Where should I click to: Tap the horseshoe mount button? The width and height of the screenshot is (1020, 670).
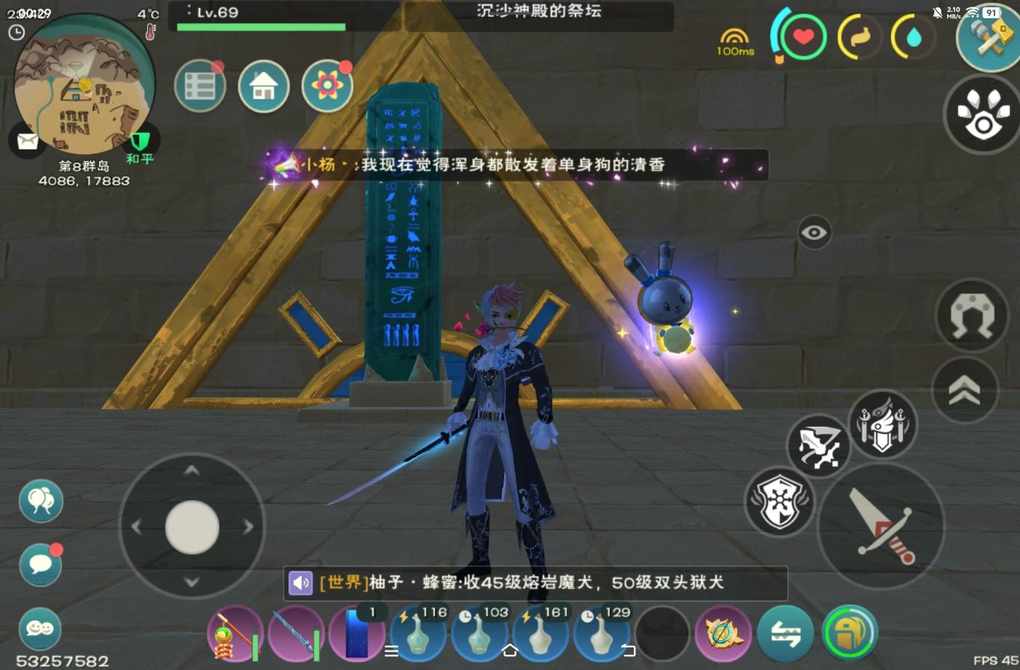click(971, 315)
